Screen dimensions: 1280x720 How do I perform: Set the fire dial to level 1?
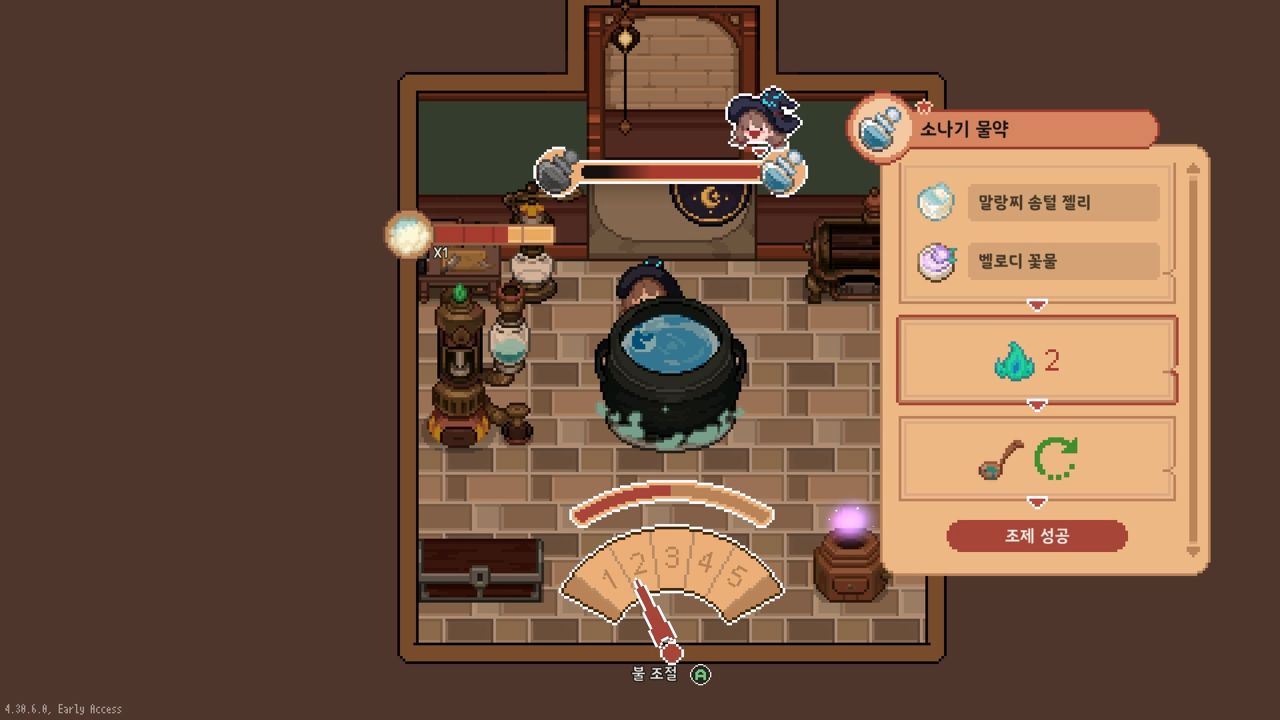tap(610, 576)
